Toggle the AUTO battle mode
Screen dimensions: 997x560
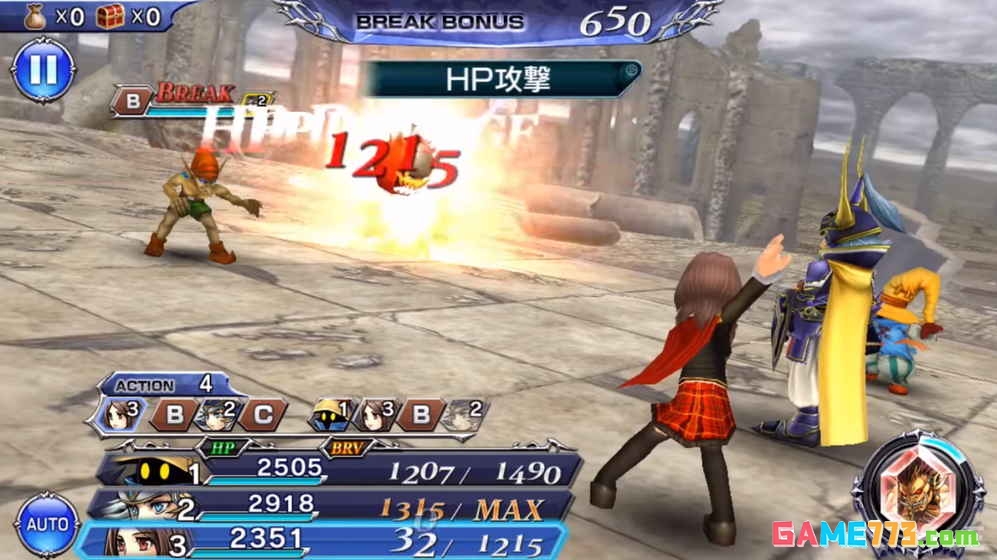(x=47, y=524)
